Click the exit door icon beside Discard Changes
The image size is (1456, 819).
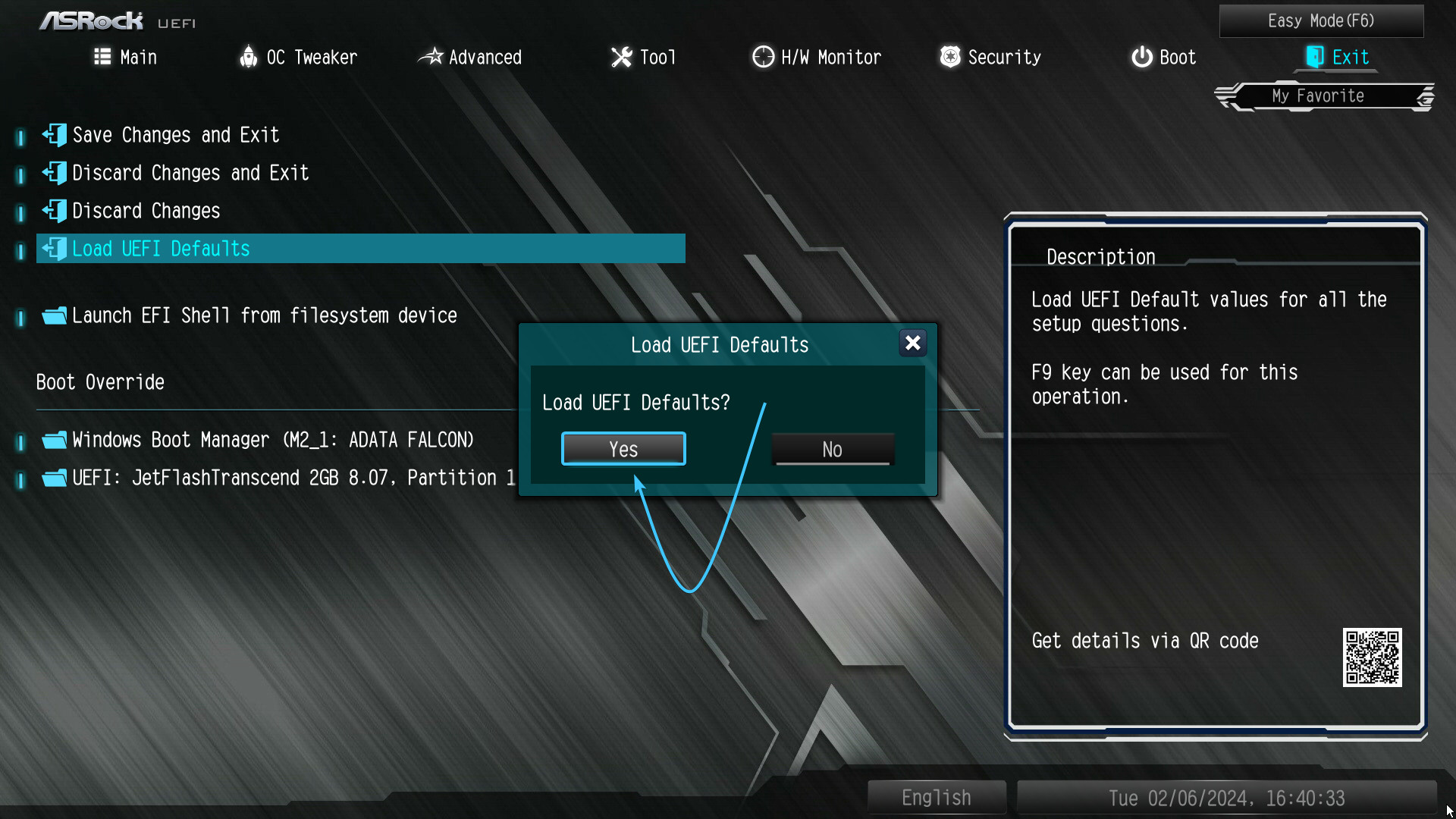click(x=54, y=211)
